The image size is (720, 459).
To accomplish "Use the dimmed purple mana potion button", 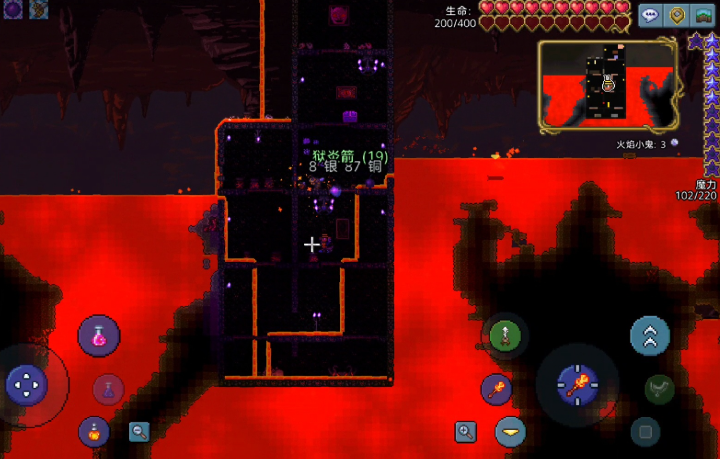I will click(108, 388).
